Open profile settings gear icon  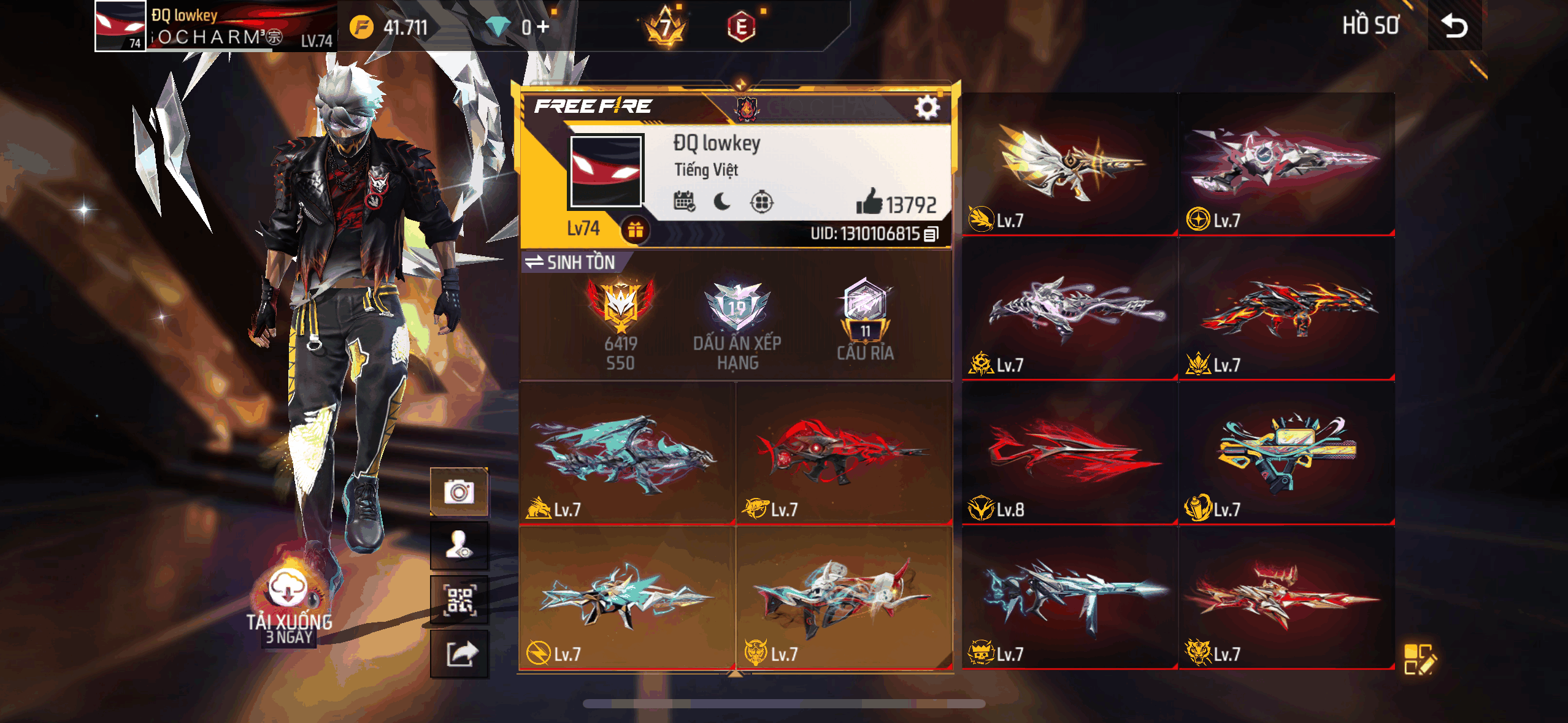point(926,107)
